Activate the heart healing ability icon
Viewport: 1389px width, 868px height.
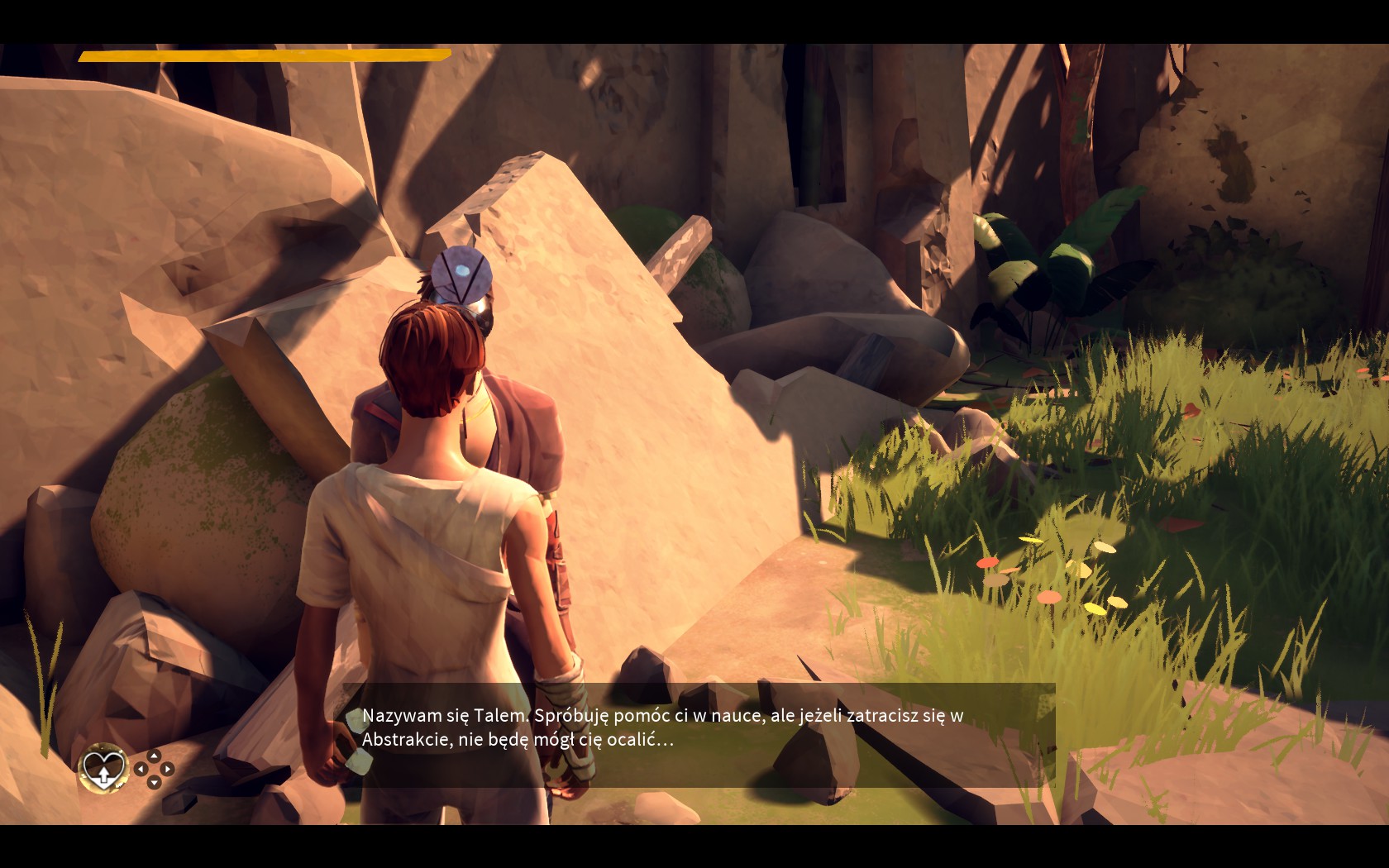[x=103, y=768]
